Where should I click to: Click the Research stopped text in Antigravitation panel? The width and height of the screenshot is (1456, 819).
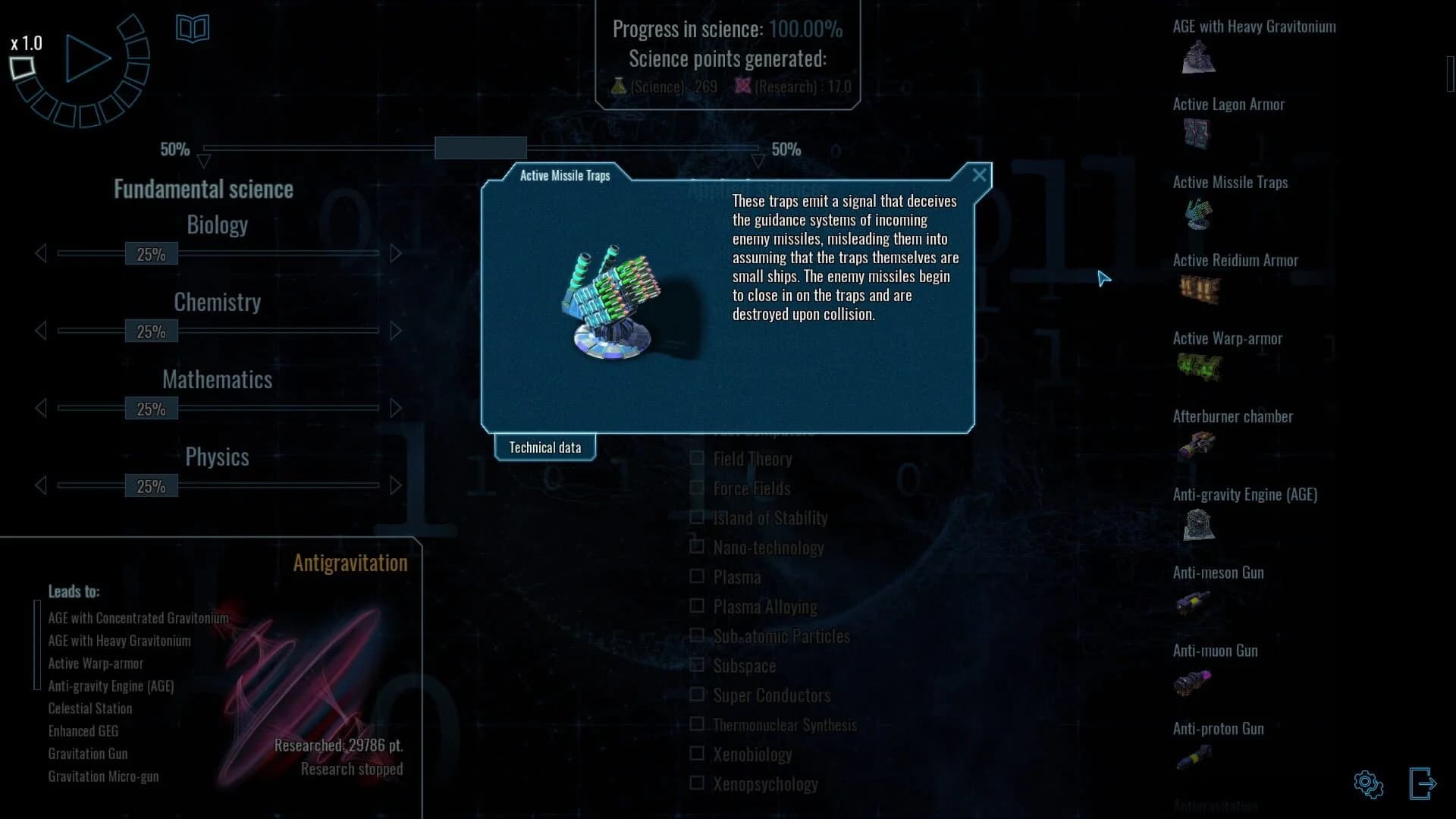pos(352,769)
